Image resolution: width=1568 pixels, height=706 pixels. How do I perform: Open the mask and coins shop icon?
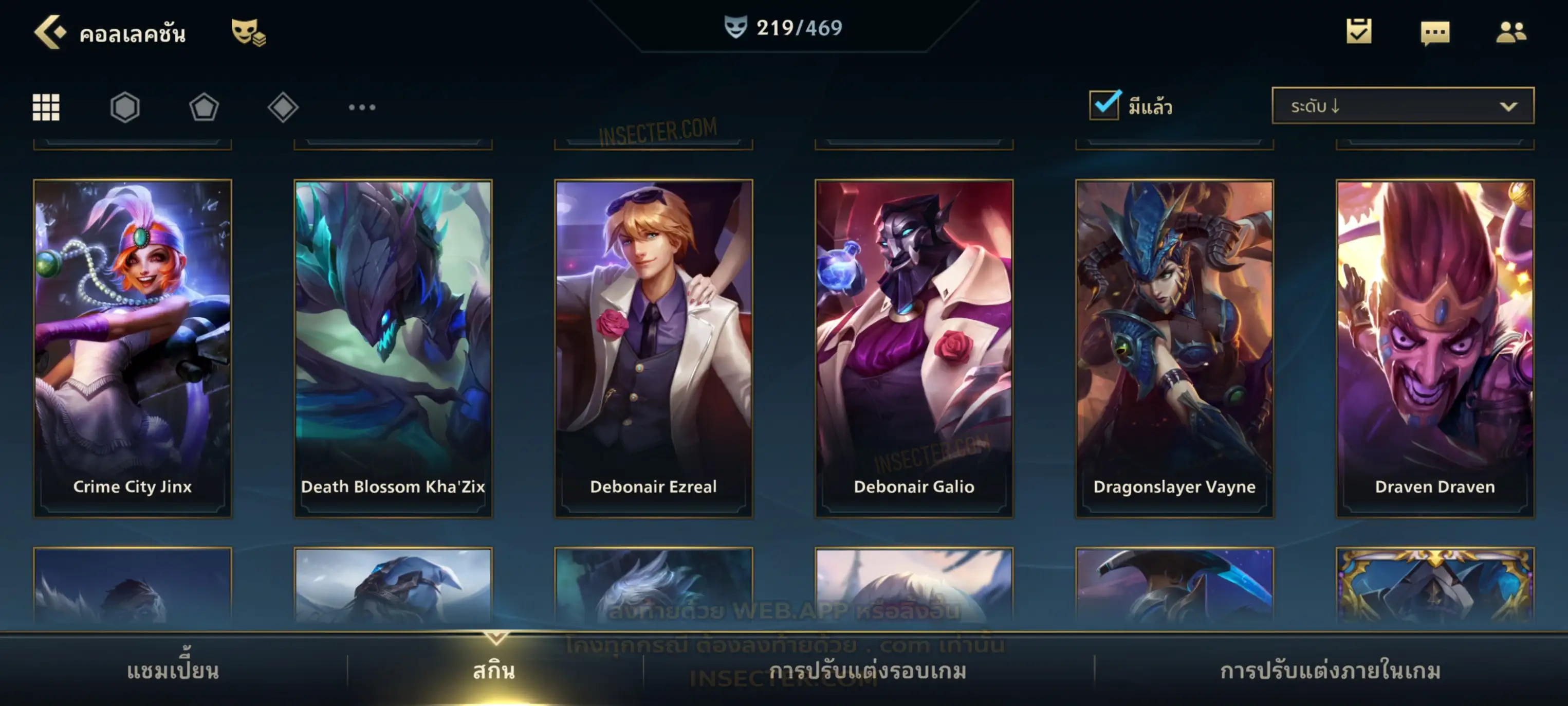(248, 32)
